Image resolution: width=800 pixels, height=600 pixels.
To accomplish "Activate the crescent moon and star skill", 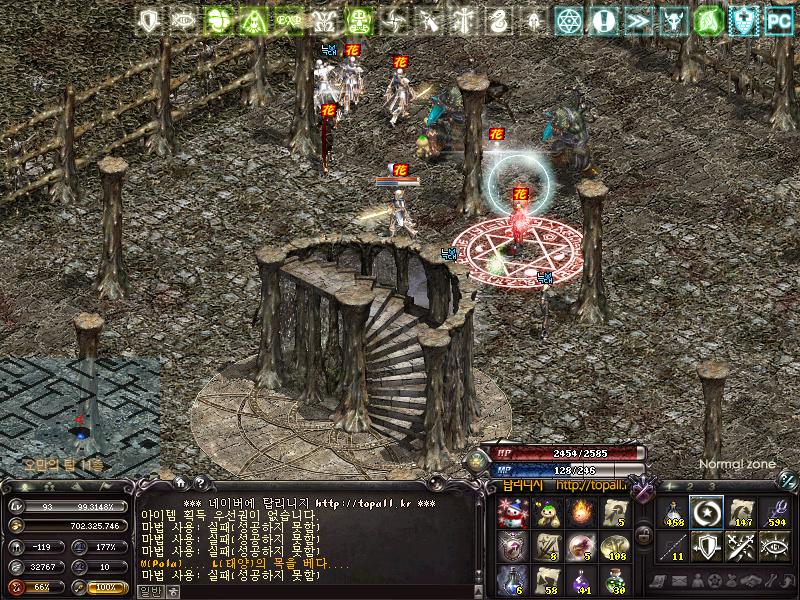I will click(707, 513).
